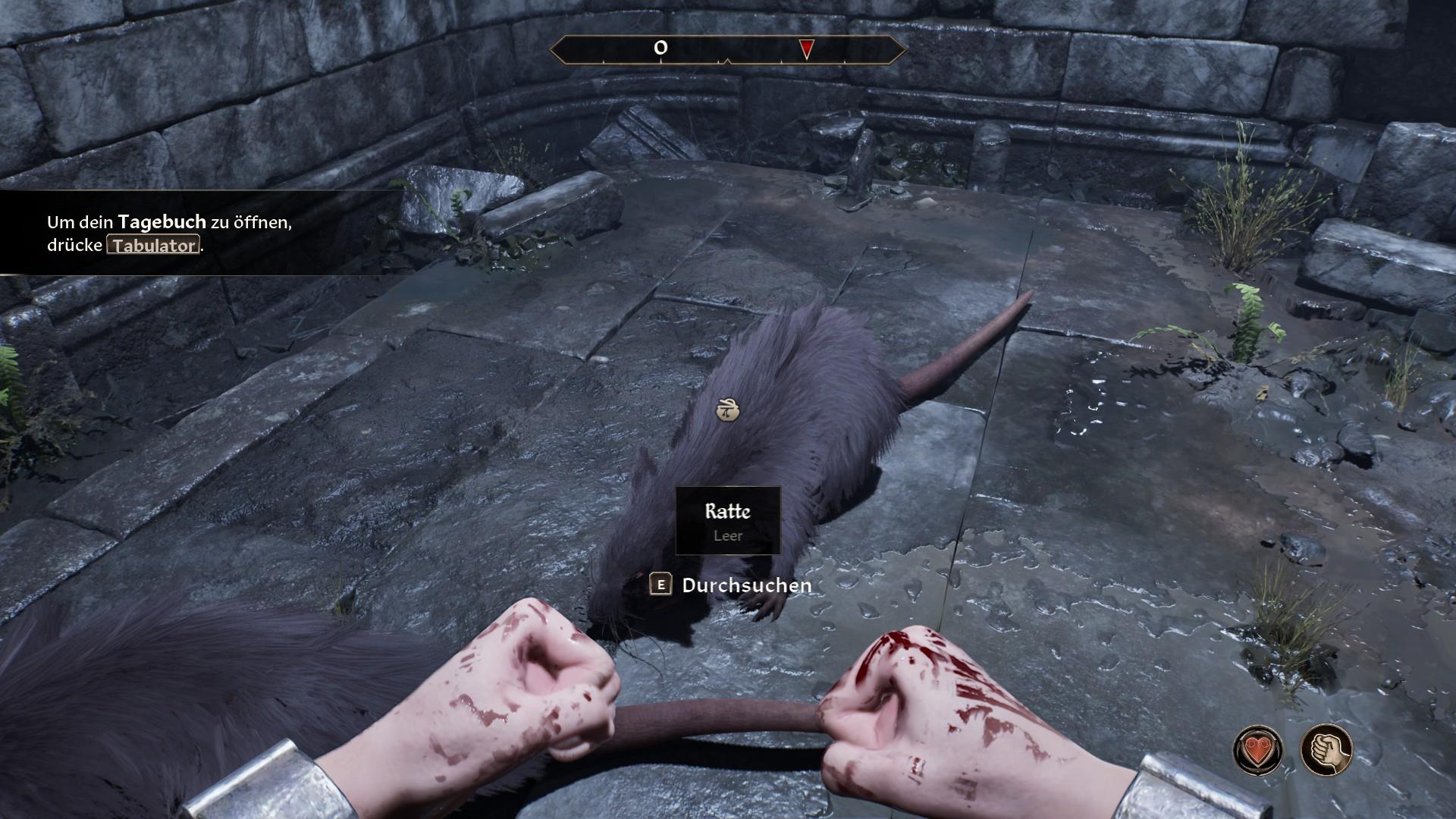Click the fist unarmed weapon icon
Viewport: 1456px width, 819px height.
tap(1326, 749)
